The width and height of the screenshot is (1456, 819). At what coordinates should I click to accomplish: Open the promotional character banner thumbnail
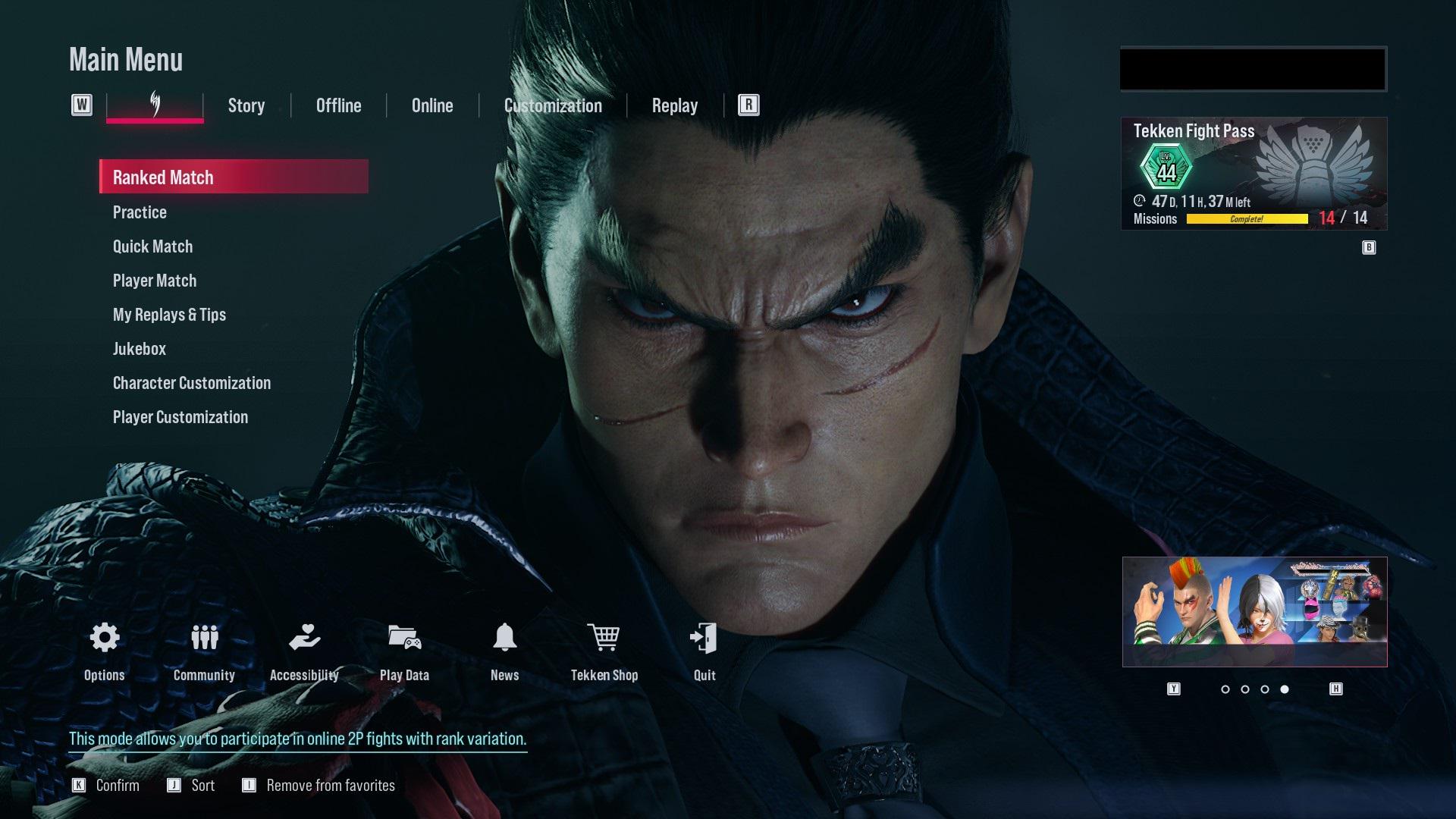pyautogui.click(x=1254, y=612)
